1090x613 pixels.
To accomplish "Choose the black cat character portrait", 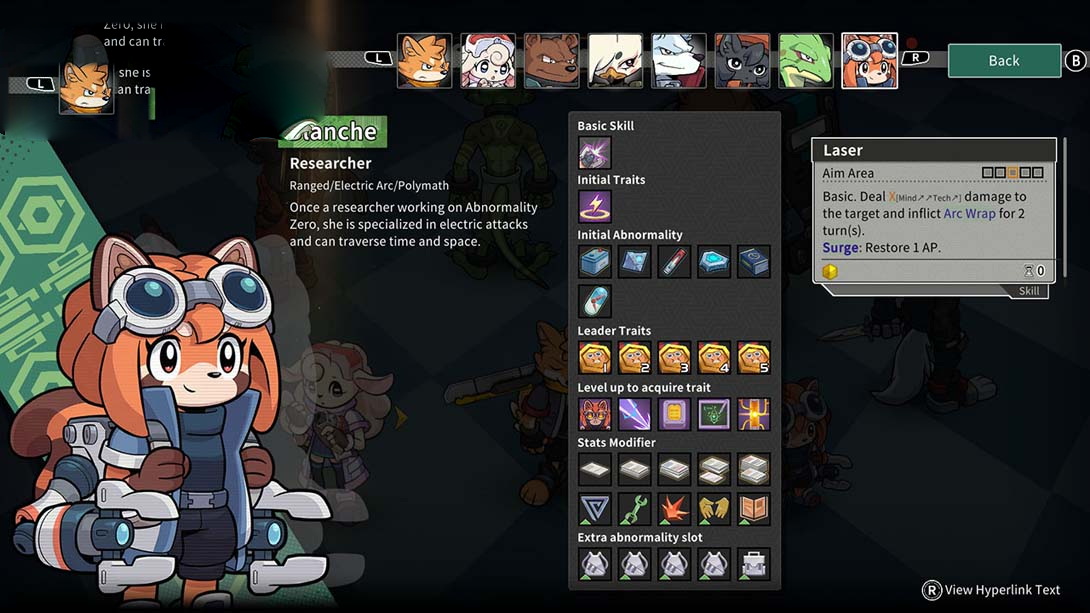I will (x=742, y=61).
